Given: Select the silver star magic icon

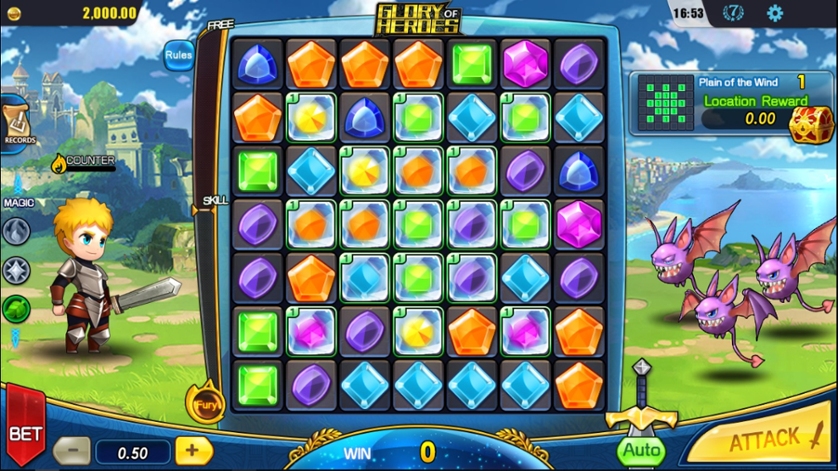Looking at the screenshot, I should click(16, 270).
